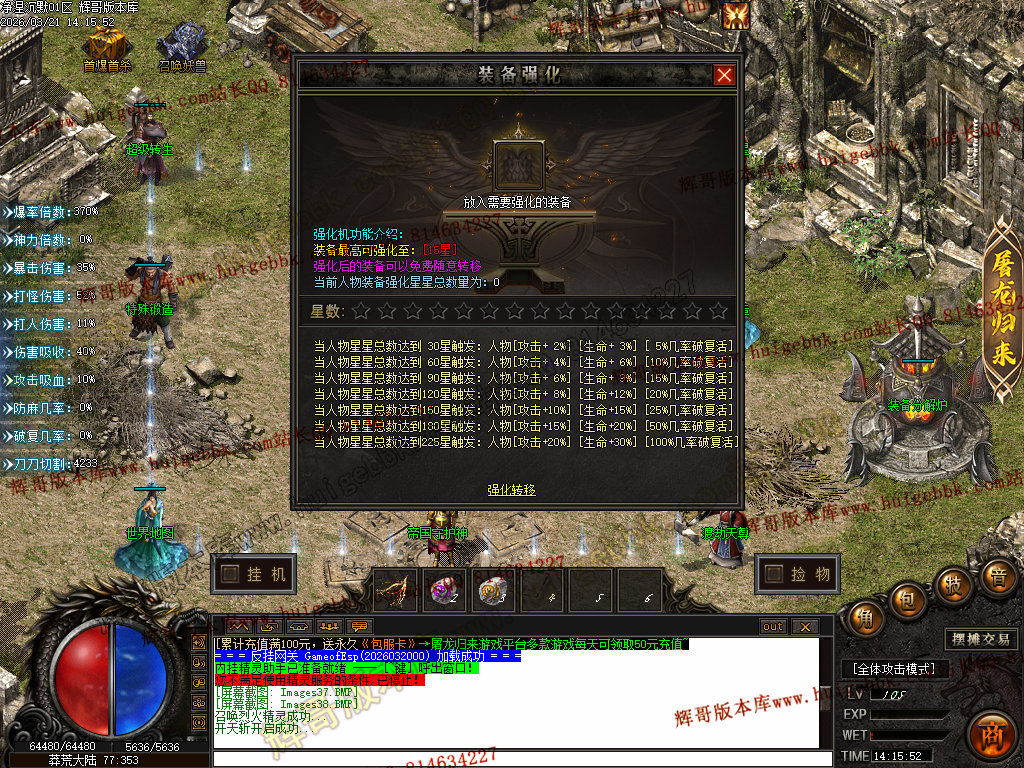The height and width of the screenshot is (768, 1024).
Task: Toggle the 捡物 auto-pickup button
Action: 798,574
